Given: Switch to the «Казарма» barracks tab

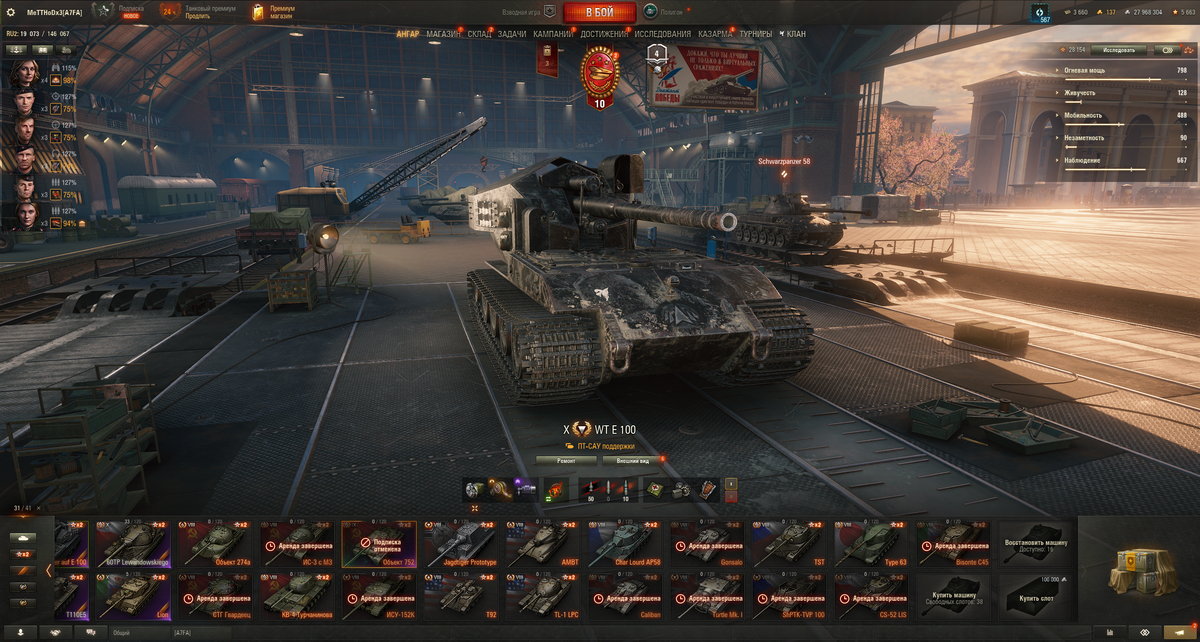Looking at the screenshot, I should pyautogui.click(x=715, y=34).
